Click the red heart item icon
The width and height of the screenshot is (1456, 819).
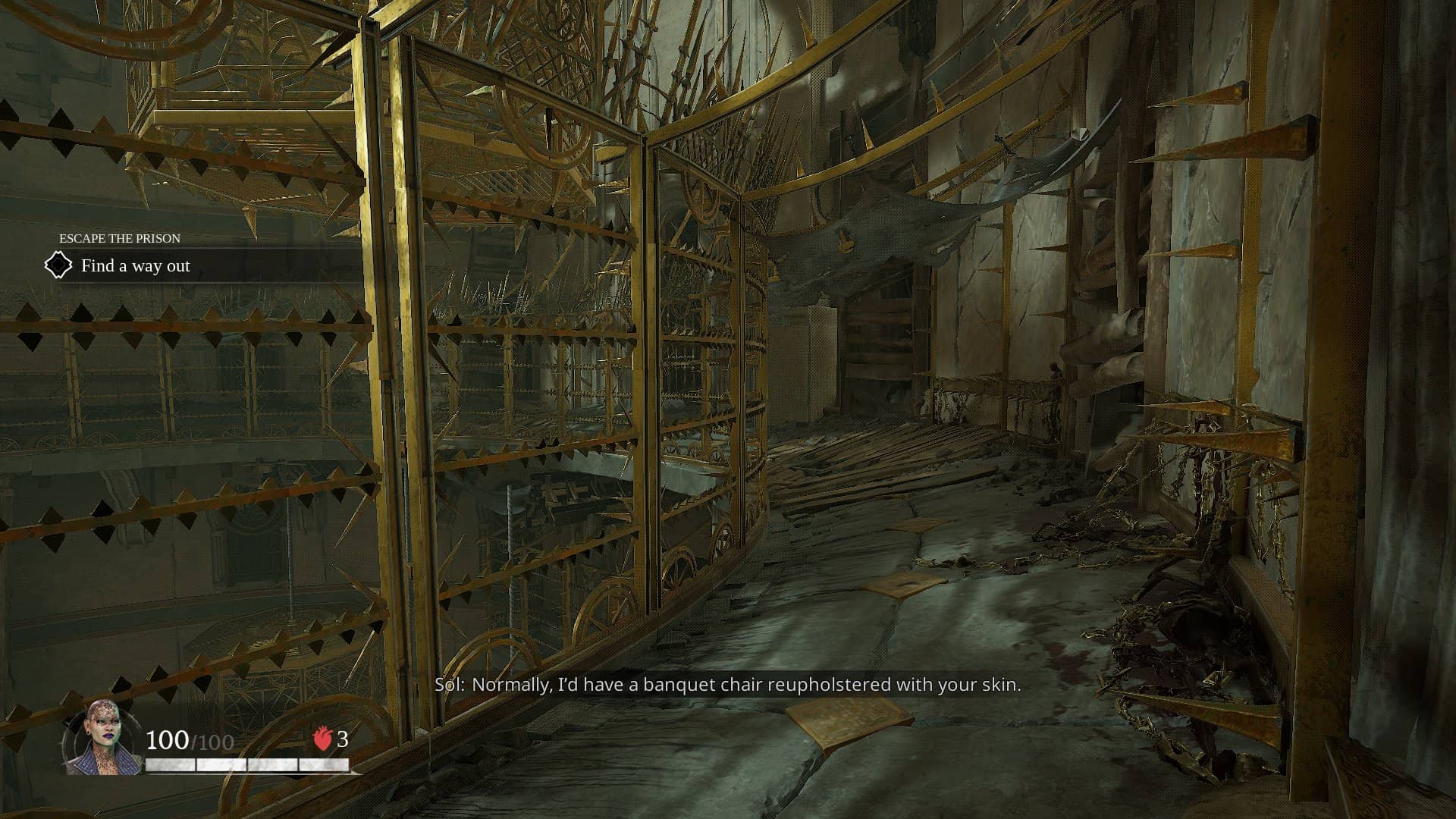323,739
